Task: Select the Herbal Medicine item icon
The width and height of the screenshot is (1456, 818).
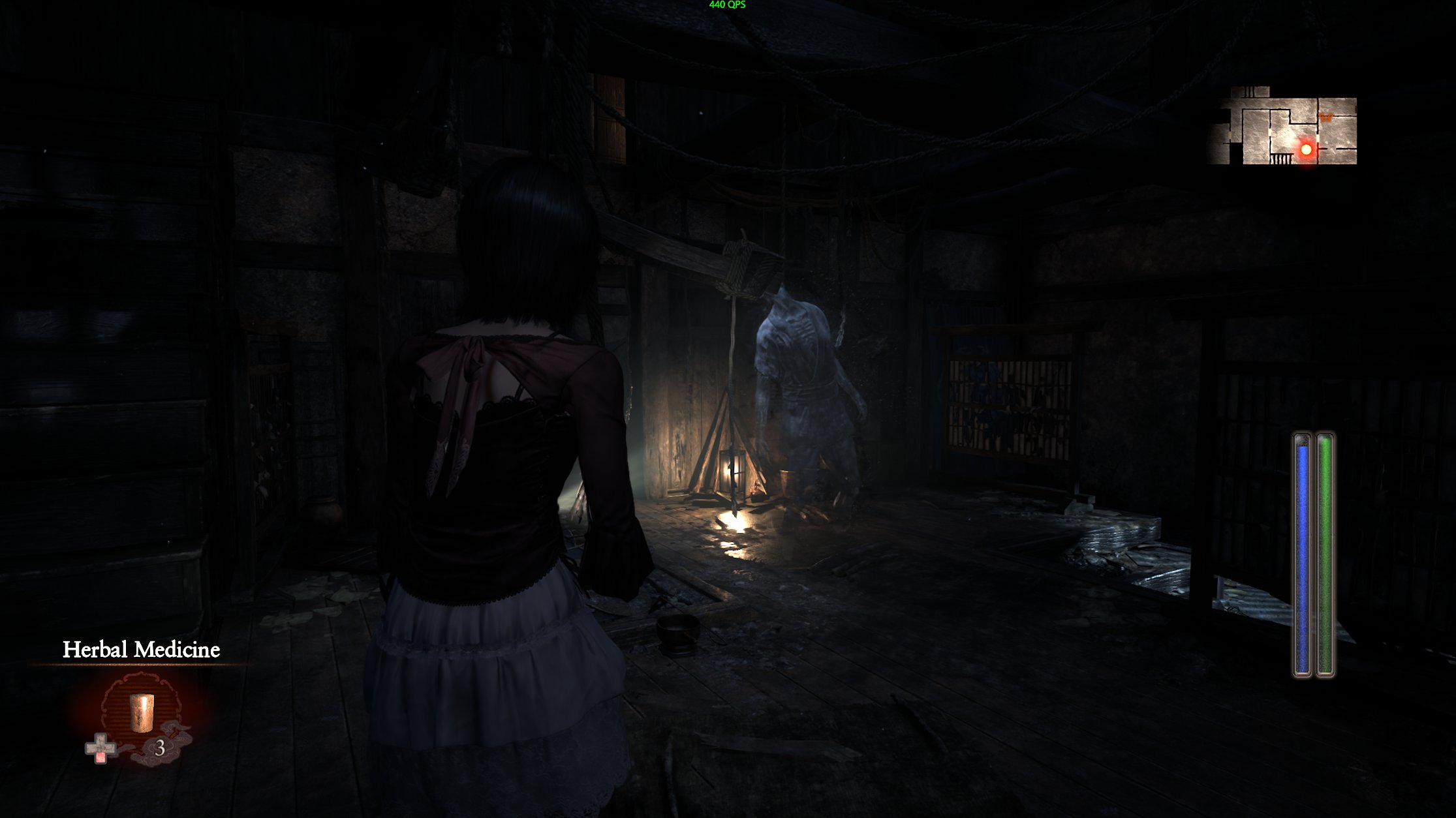Action: pos(141,713)
